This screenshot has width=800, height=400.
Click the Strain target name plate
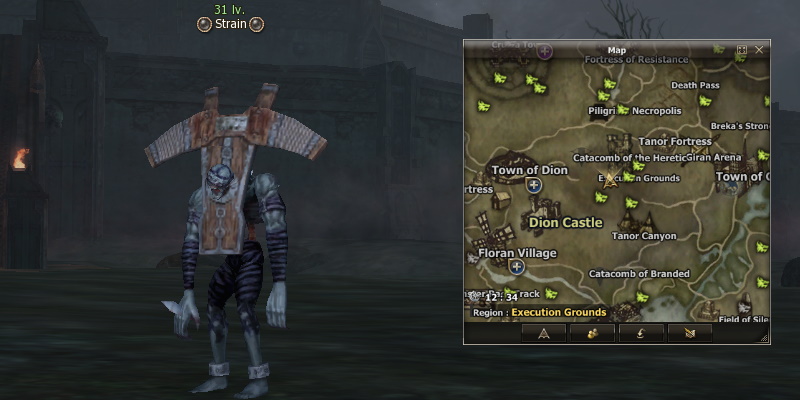(231, 24)
